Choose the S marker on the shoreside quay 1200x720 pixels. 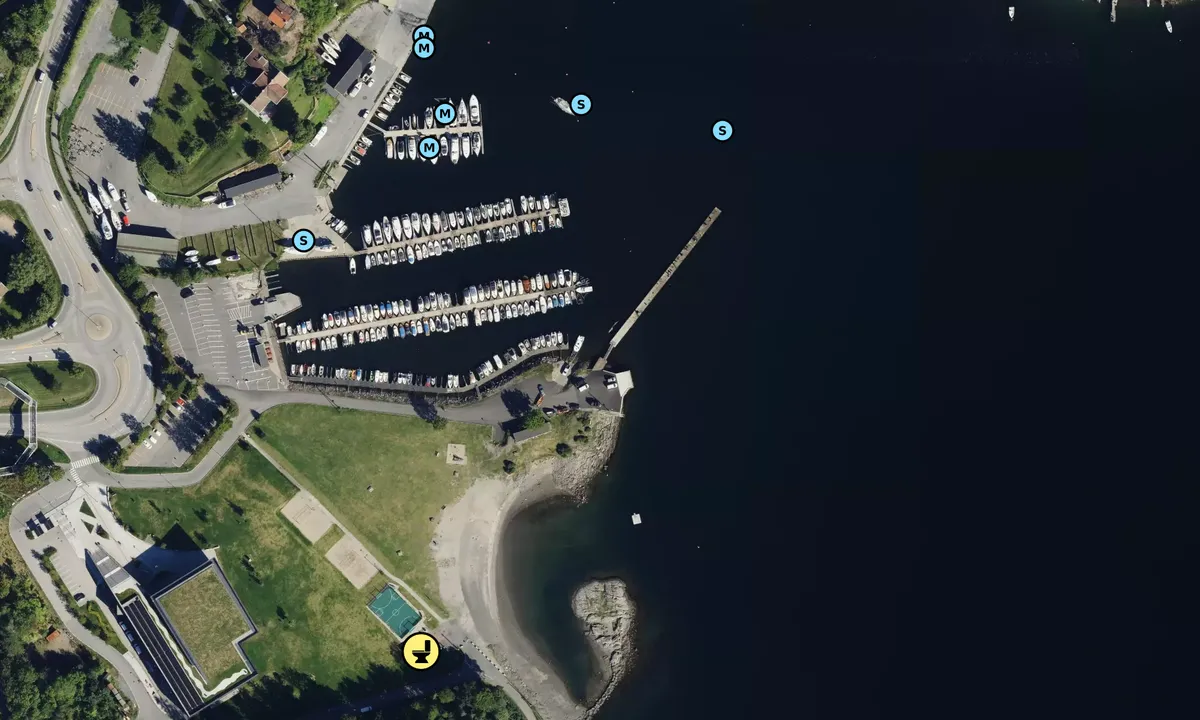coord(304,240)
